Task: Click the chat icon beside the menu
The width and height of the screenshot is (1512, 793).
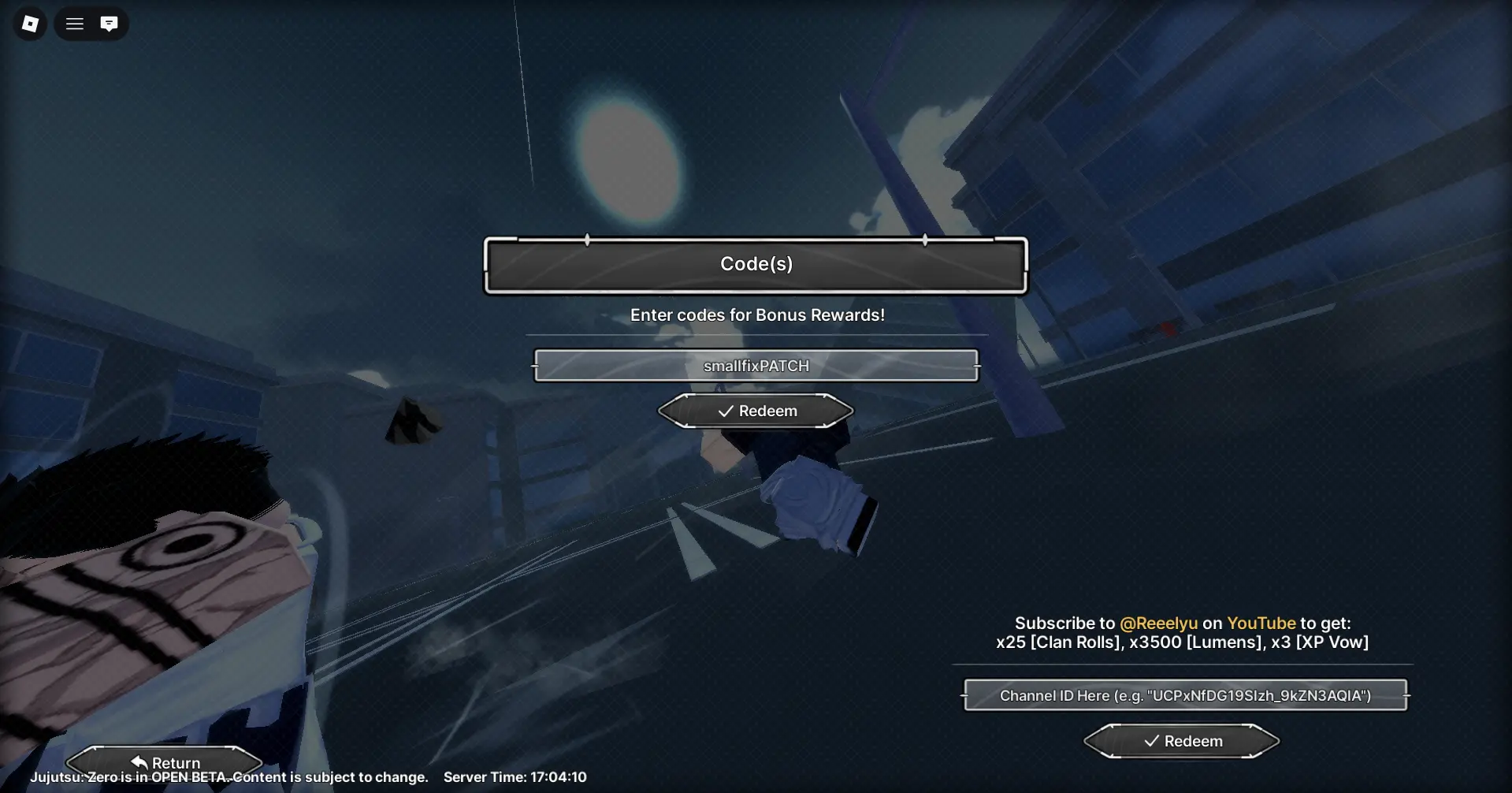Action: 109,23
